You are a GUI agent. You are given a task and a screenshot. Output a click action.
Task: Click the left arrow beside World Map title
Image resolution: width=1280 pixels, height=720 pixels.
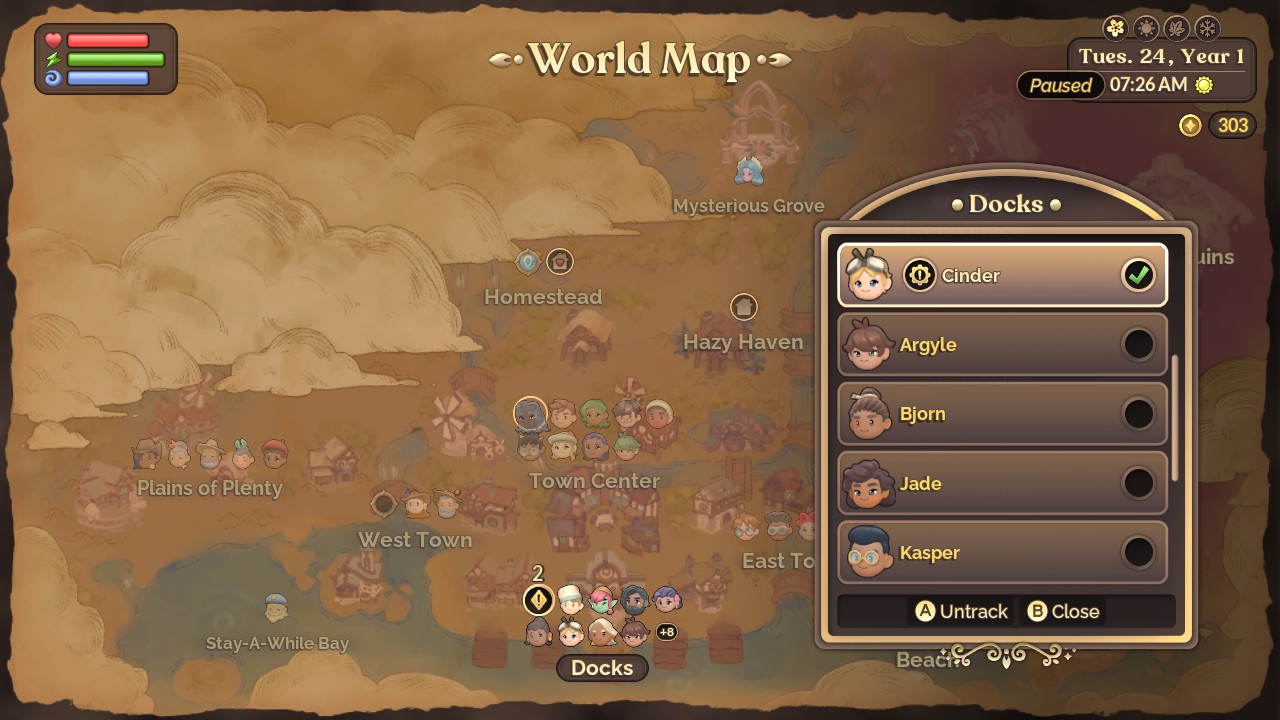pyautogui.click(x=498, y=61)
